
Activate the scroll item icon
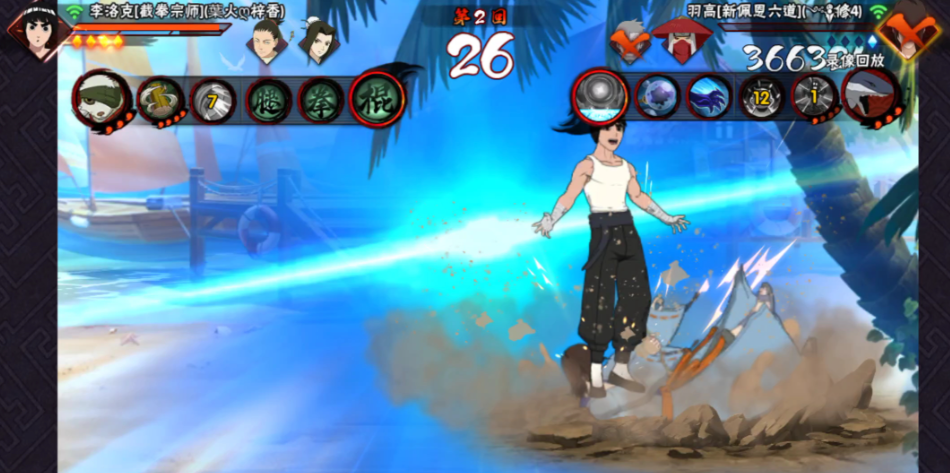pyautogui.click(x=160, y=99)
